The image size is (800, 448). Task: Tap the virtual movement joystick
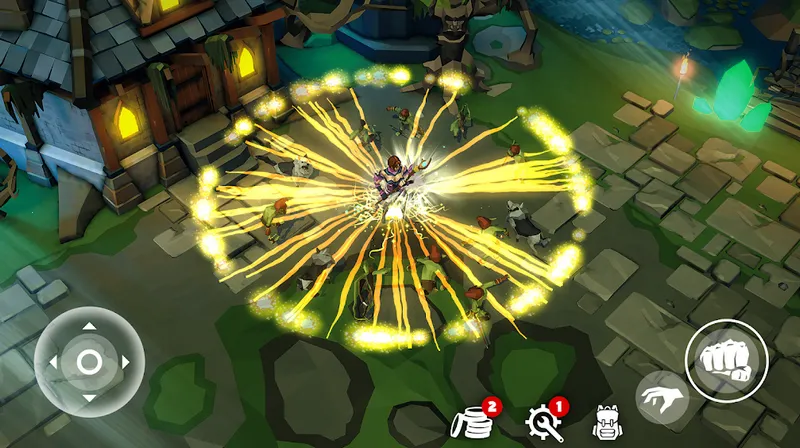click(x=89, y=362)
